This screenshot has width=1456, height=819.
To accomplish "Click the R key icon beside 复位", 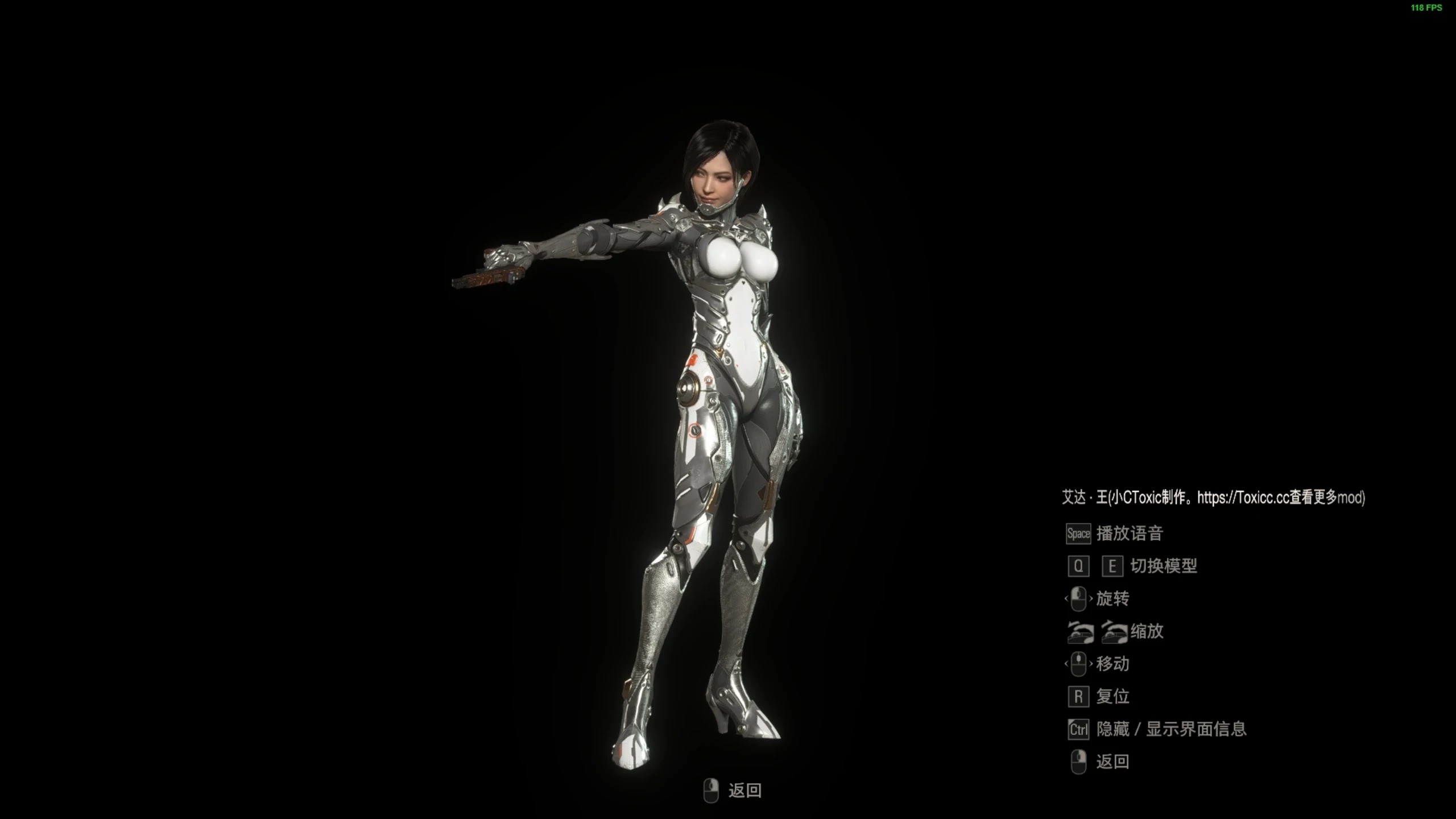I will pos(1078,696).
